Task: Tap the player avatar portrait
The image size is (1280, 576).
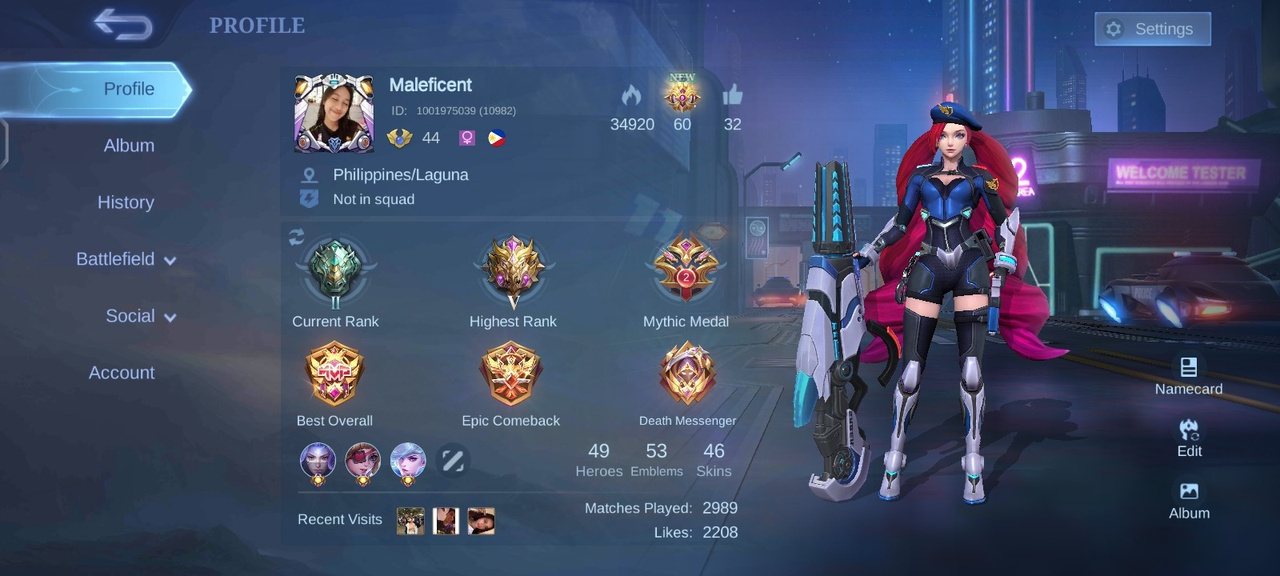Action: pyautogui.click(x=334, y=113)
